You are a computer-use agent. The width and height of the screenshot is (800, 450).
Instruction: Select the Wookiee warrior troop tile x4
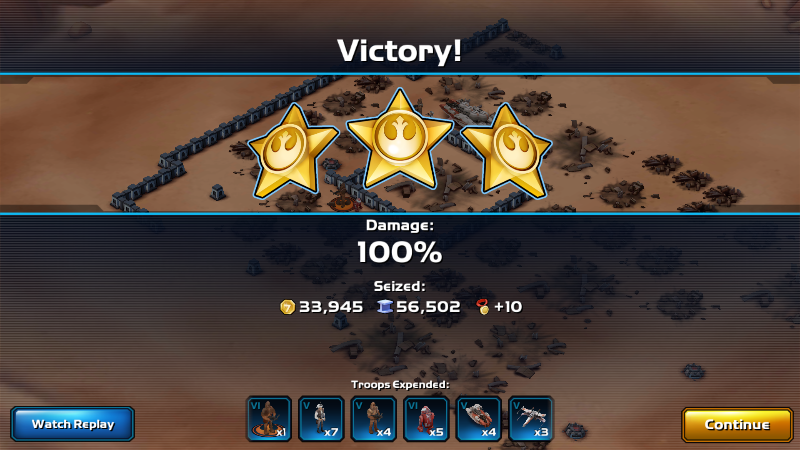tap(374, 419)
